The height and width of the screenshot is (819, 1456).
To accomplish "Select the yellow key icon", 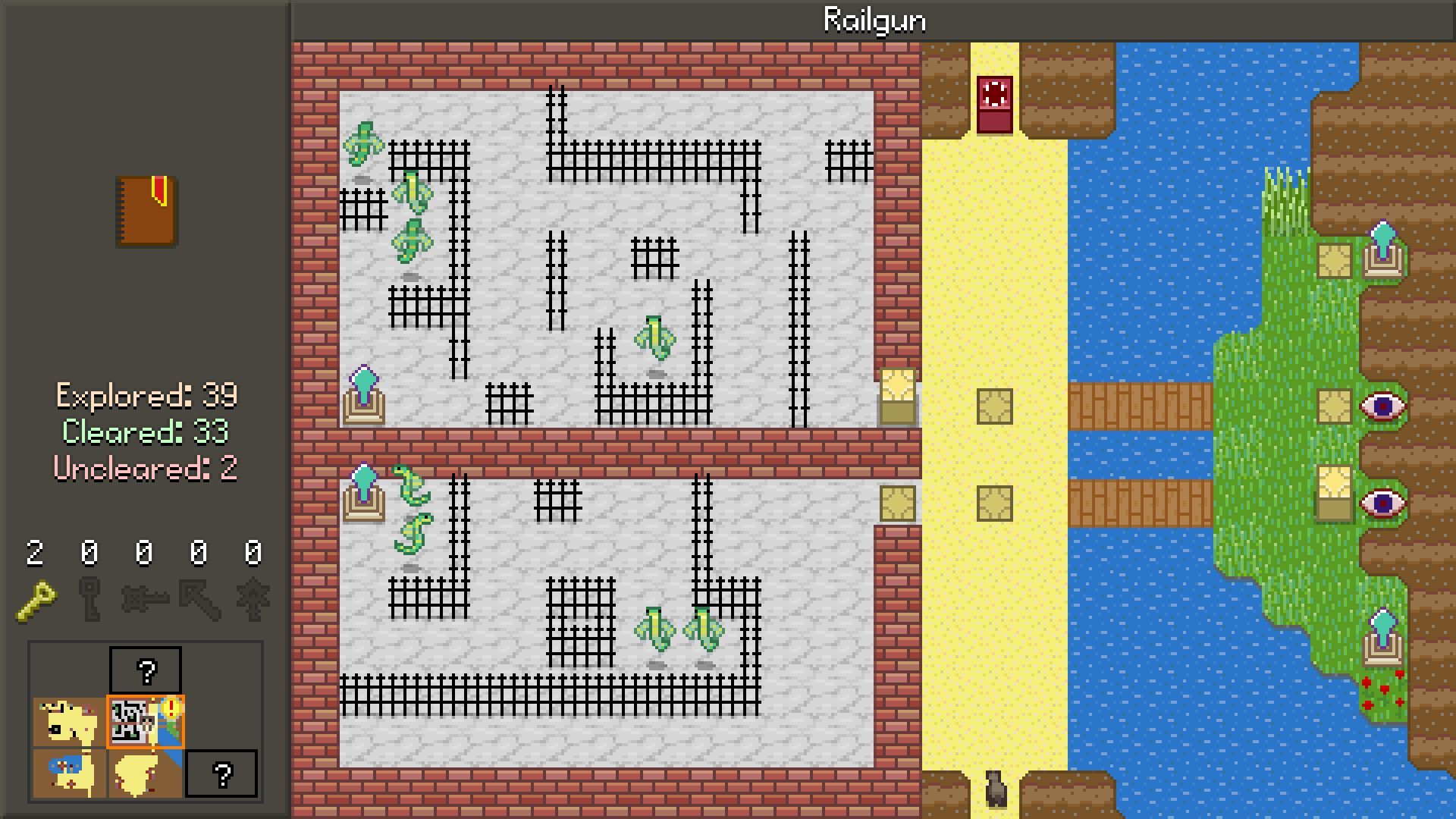I will [x=36, y=601].
